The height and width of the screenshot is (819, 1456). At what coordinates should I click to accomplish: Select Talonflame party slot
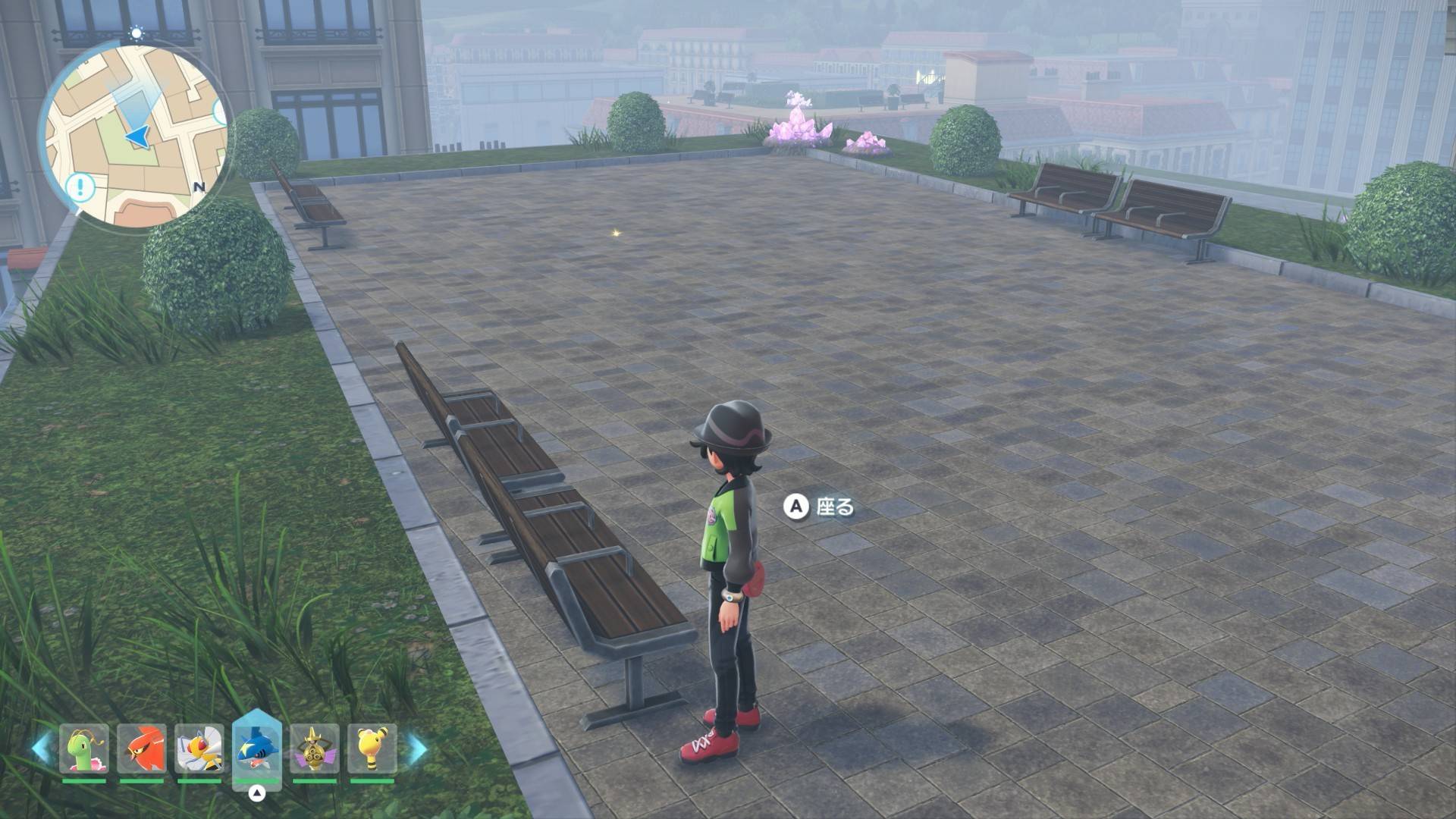142,749
